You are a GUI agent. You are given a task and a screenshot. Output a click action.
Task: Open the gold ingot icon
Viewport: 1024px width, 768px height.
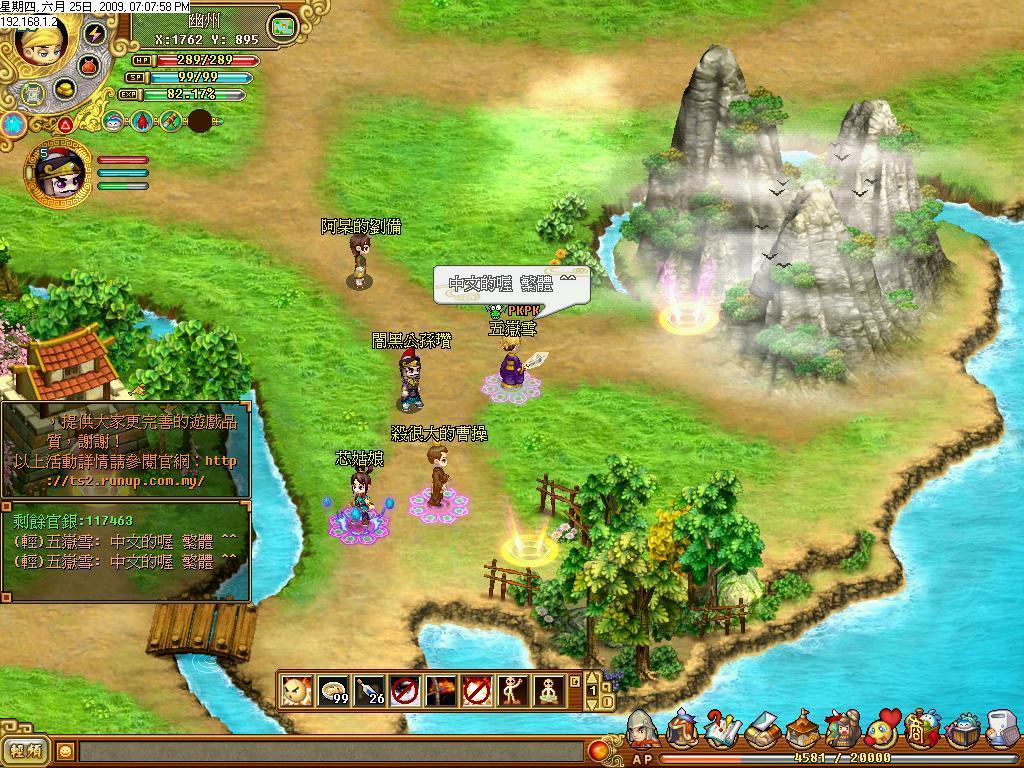point(65,90)
